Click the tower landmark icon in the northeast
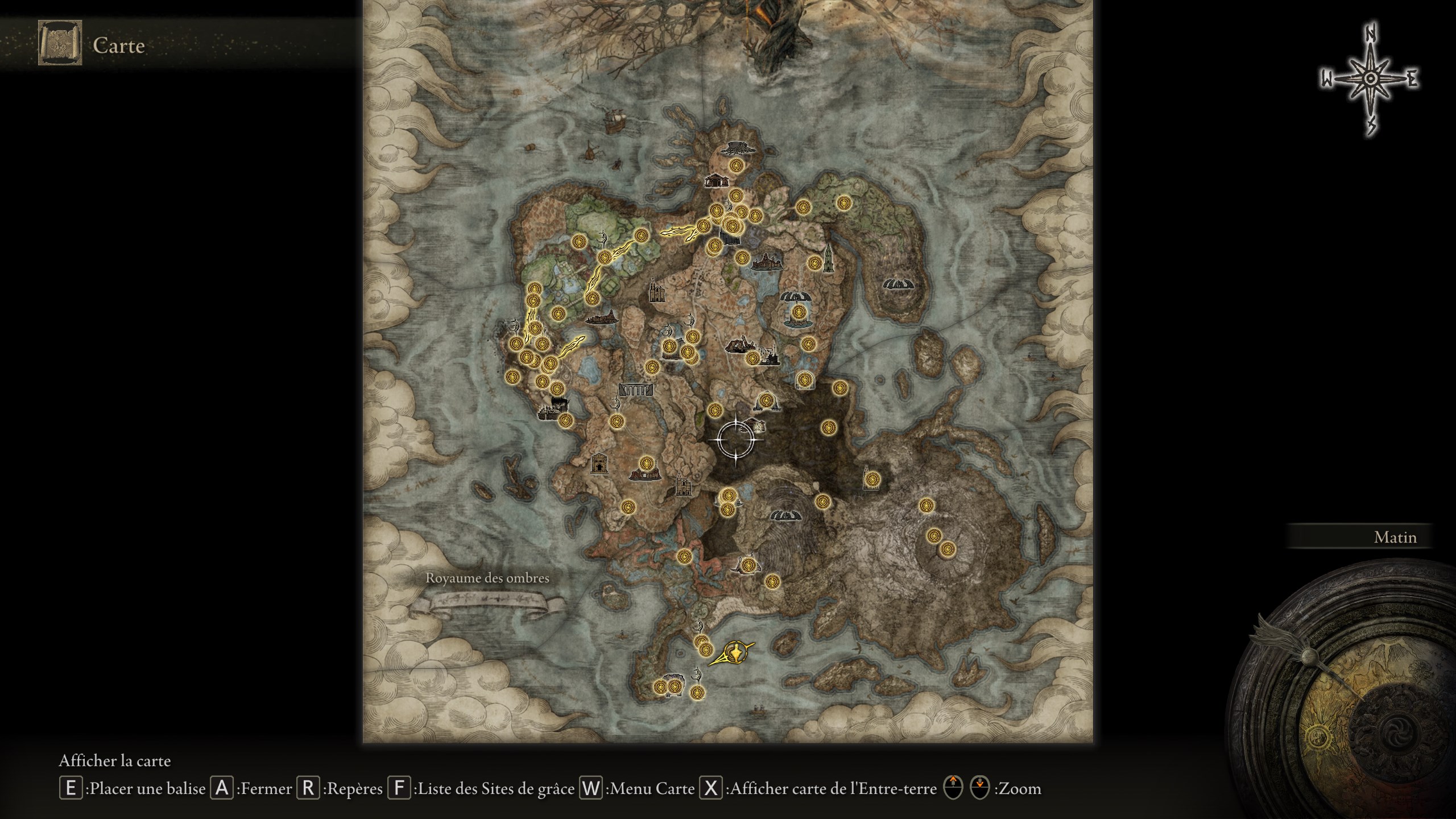The width and height of the screenshot is (1456, 819). (x=828, y=259)
